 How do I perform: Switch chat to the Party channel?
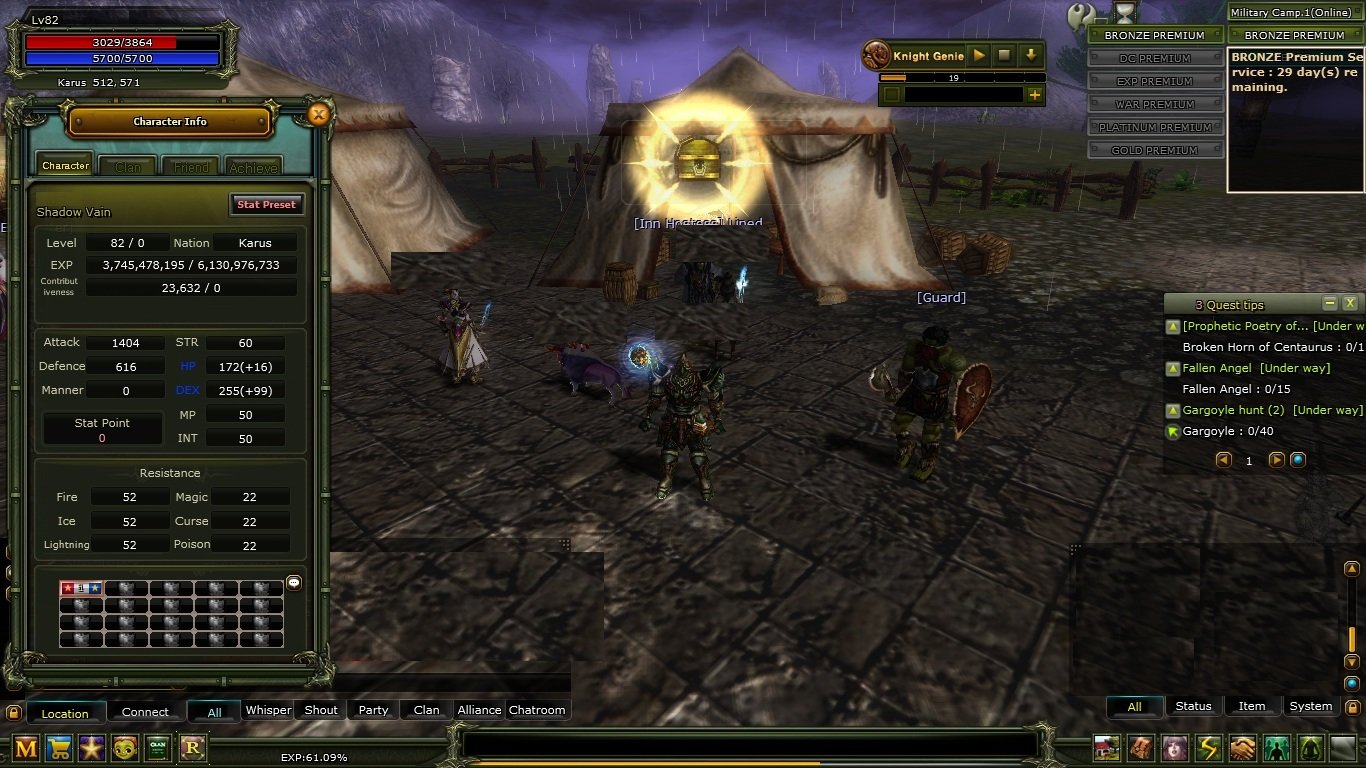point(373,710)
